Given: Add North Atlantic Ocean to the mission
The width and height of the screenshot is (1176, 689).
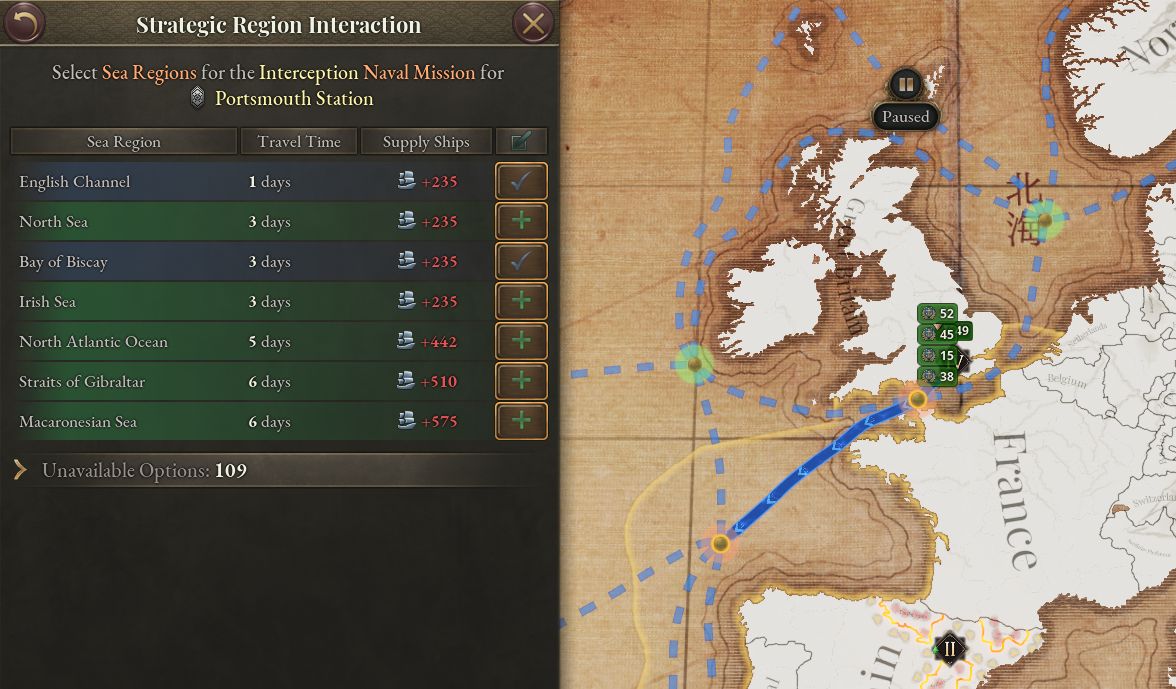Looking at the screenshot, I should click(x=521, y=342).
